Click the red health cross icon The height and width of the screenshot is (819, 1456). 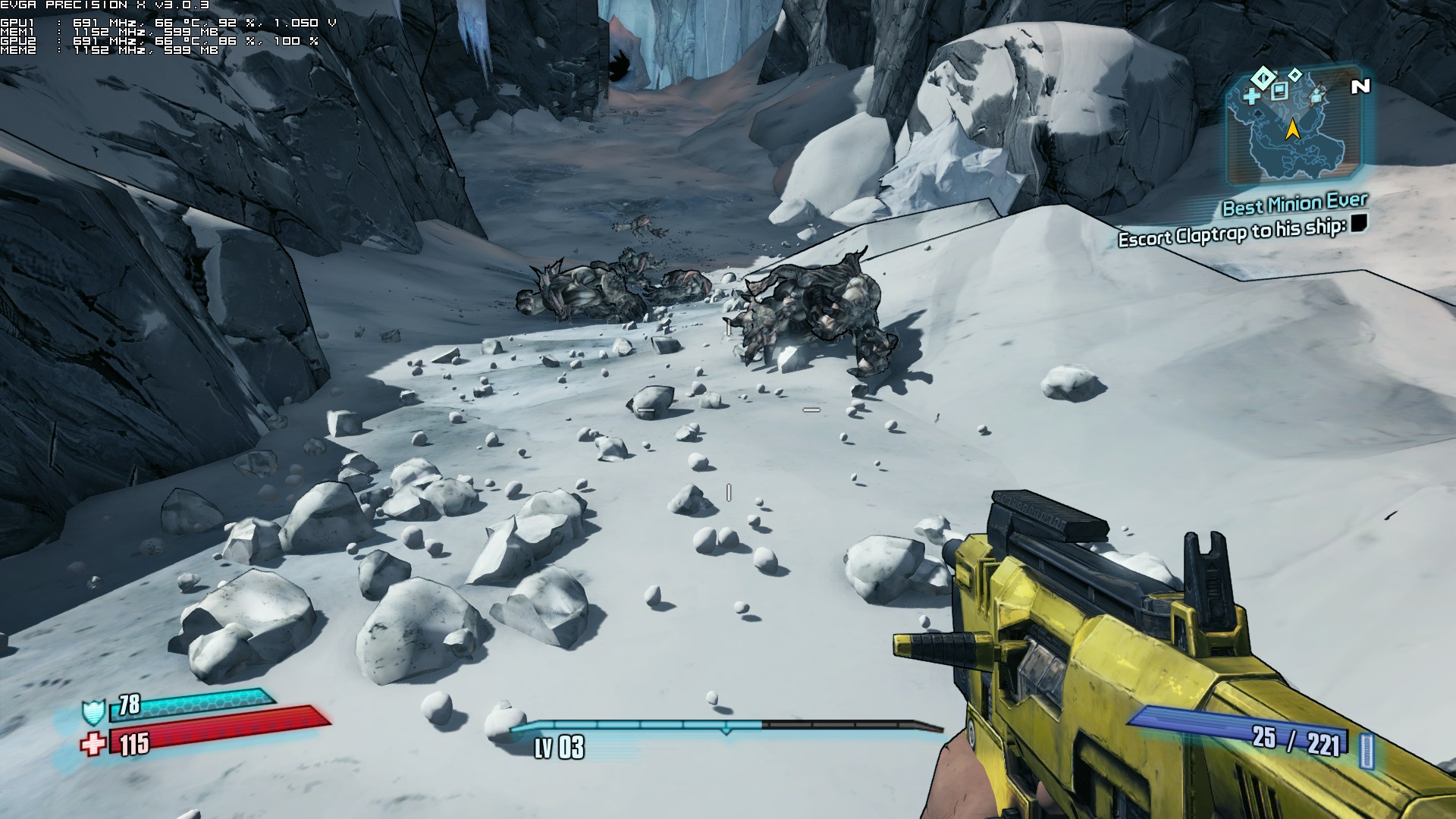click(93, 745)
